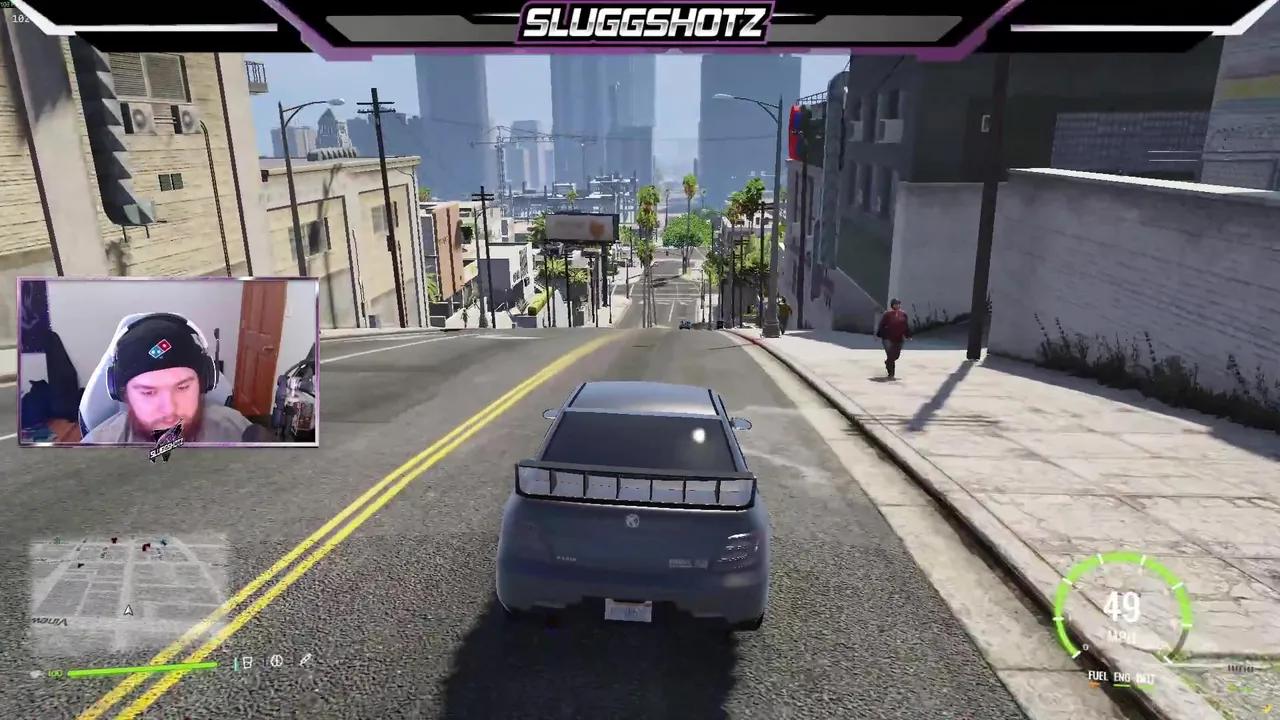1280x720 pixels.
Task: Select the voice range circle icon
Action: 276,662
